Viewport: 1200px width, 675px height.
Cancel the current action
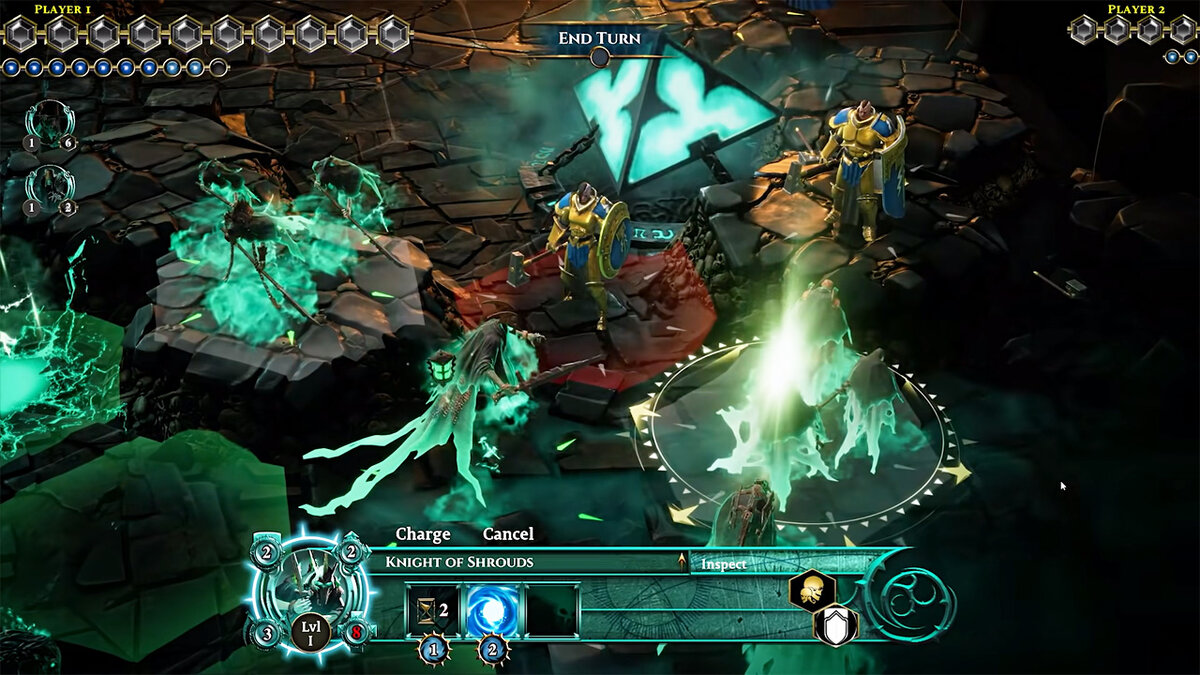point(508,534)
